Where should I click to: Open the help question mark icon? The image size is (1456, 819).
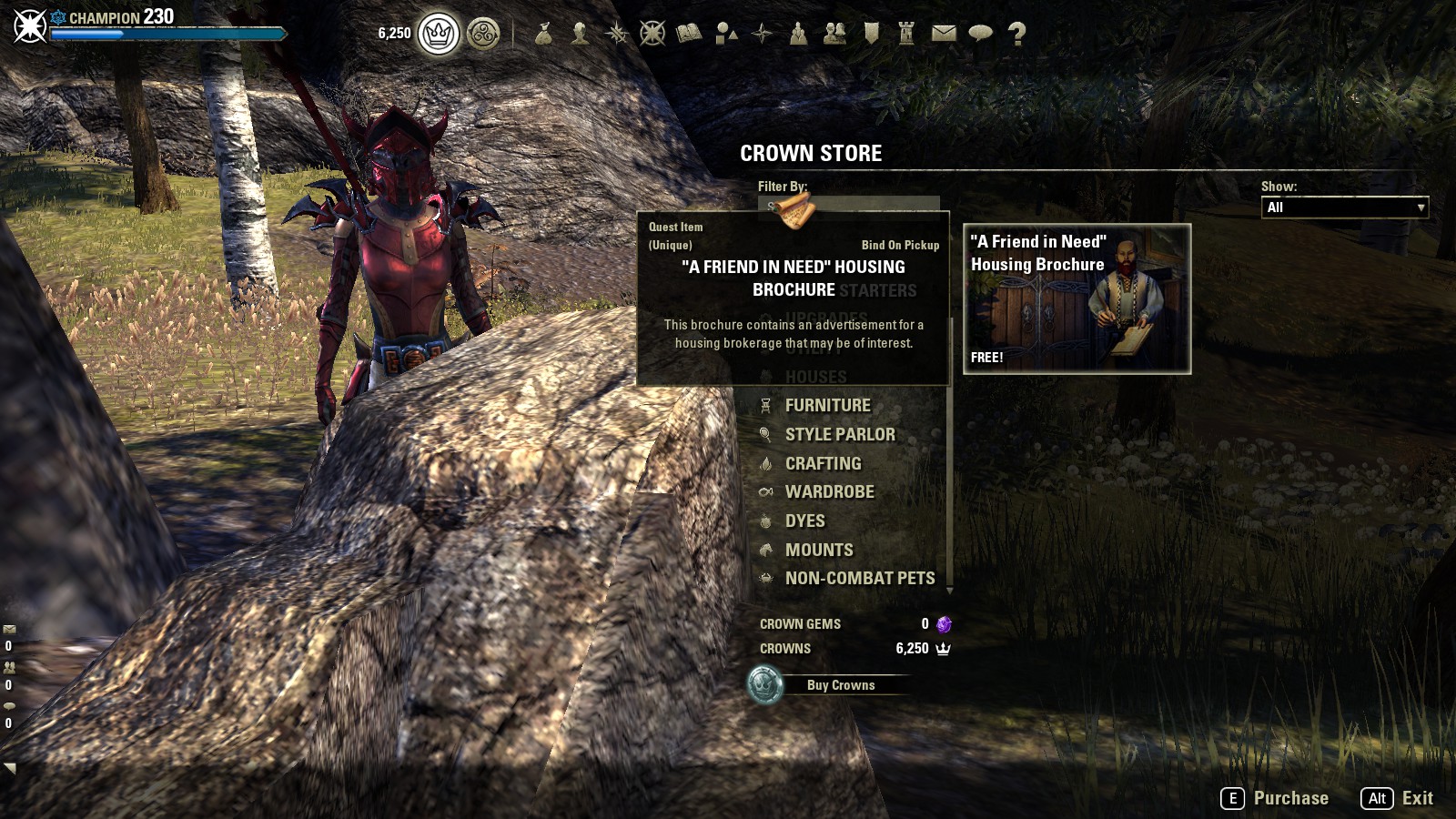pos(1016,34)
